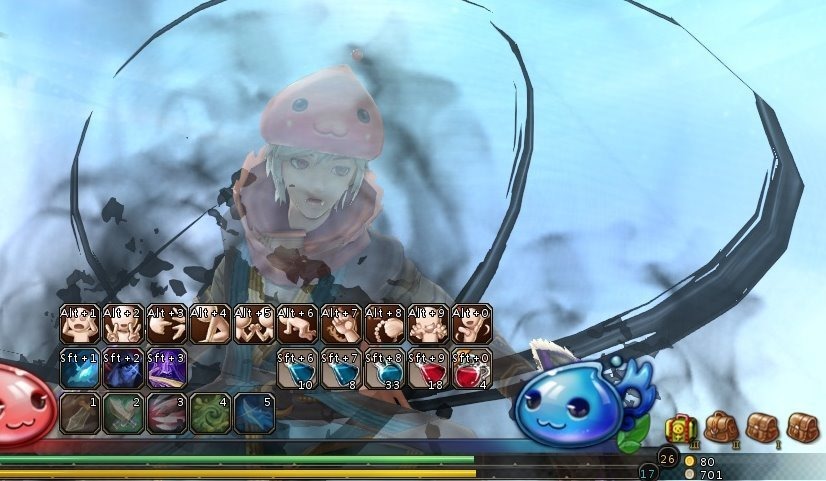The width and height of the screenshot is (826, 481).
Task: Trigger the peace-sign emote labeled Alt+2
Action: [x=123, y=324]
